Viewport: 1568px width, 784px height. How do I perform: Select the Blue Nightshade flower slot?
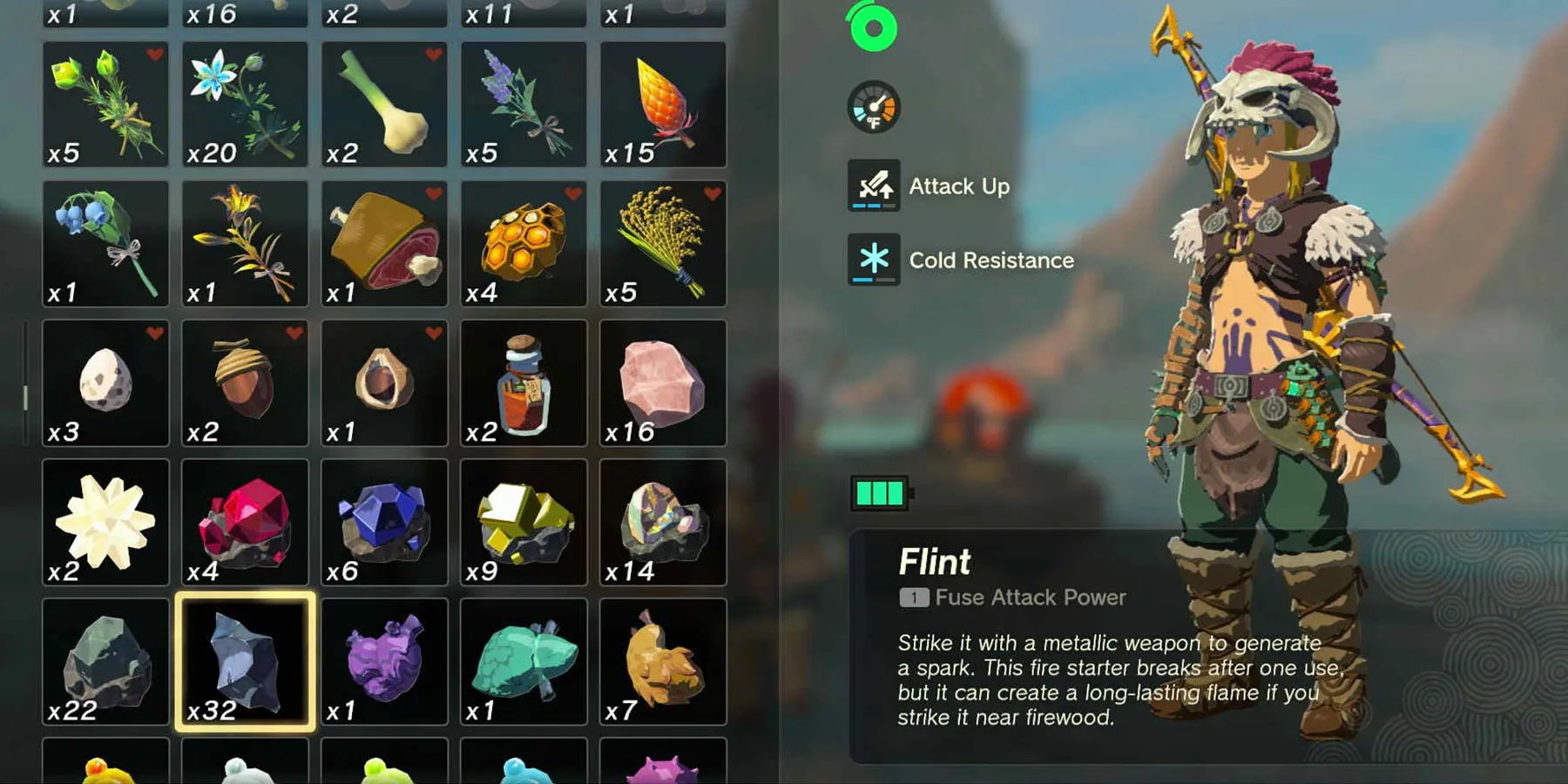click(105, 244)
